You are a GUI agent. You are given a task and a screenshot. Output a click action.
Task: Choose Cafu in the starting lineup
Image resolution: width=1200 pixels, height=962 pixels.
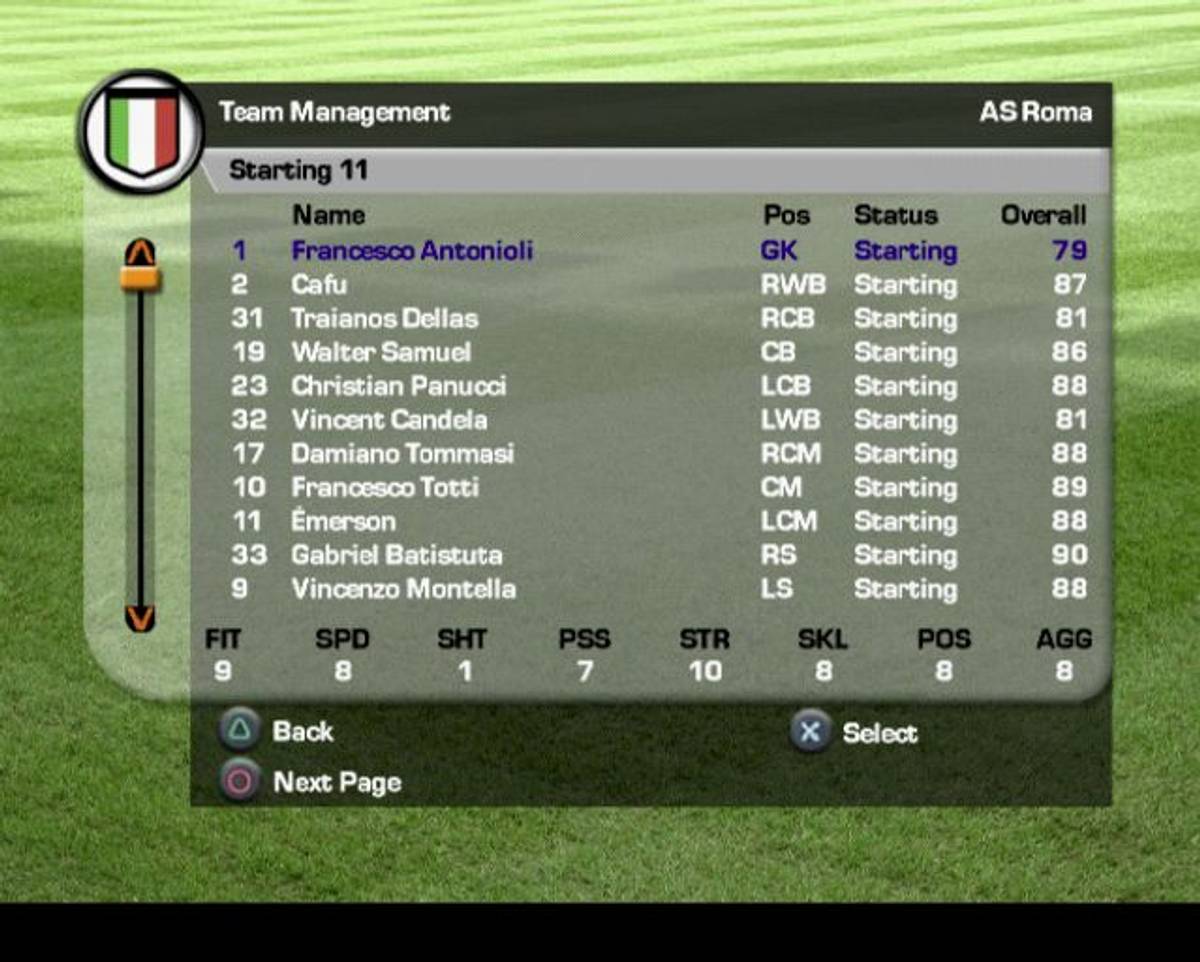[320, 285]
